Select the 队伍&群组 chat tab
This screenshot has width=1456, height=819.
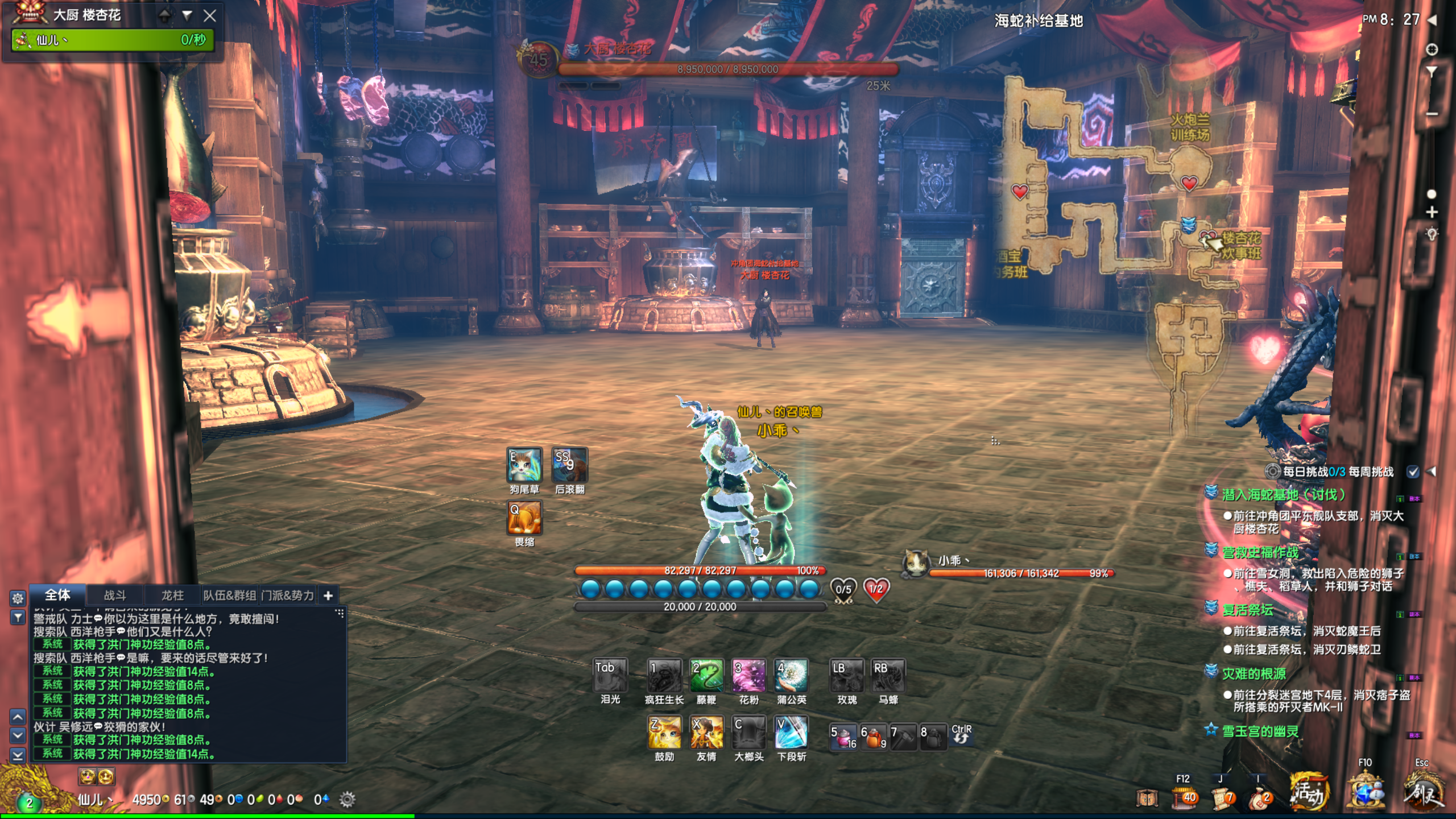click(x=230, y=595)
